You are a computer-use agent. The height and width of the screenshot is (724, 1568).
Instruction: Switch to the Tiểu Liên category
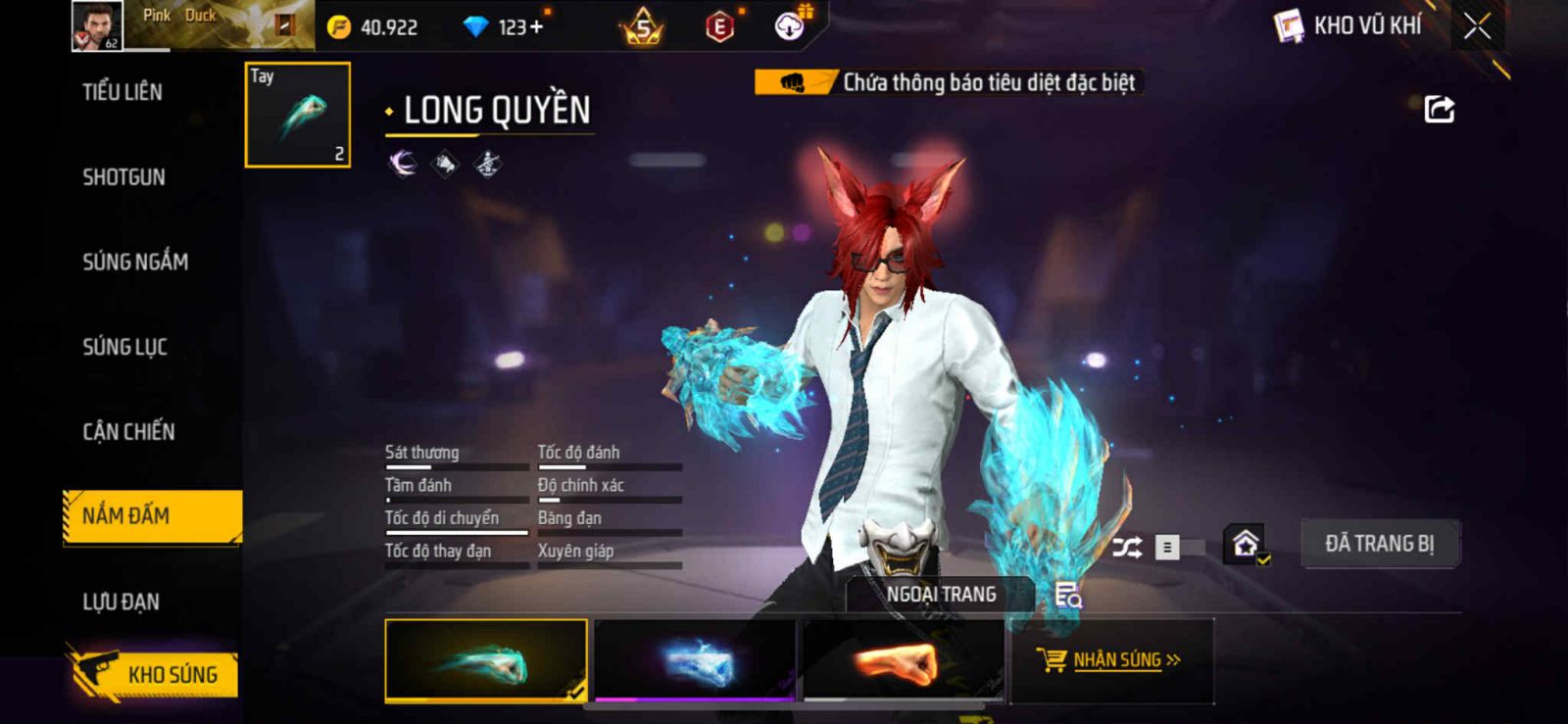(x=122, y=92)
